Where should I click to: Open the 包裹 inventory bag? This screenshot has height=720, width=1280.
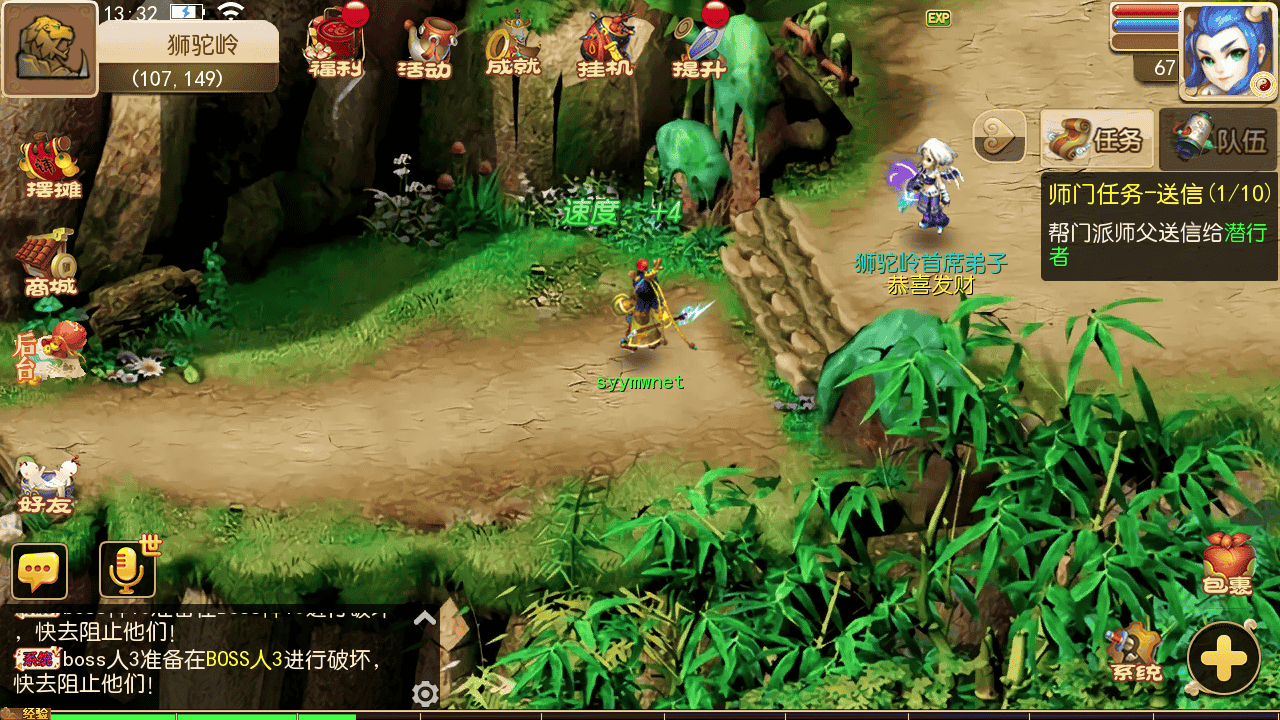click(1227, 566)
